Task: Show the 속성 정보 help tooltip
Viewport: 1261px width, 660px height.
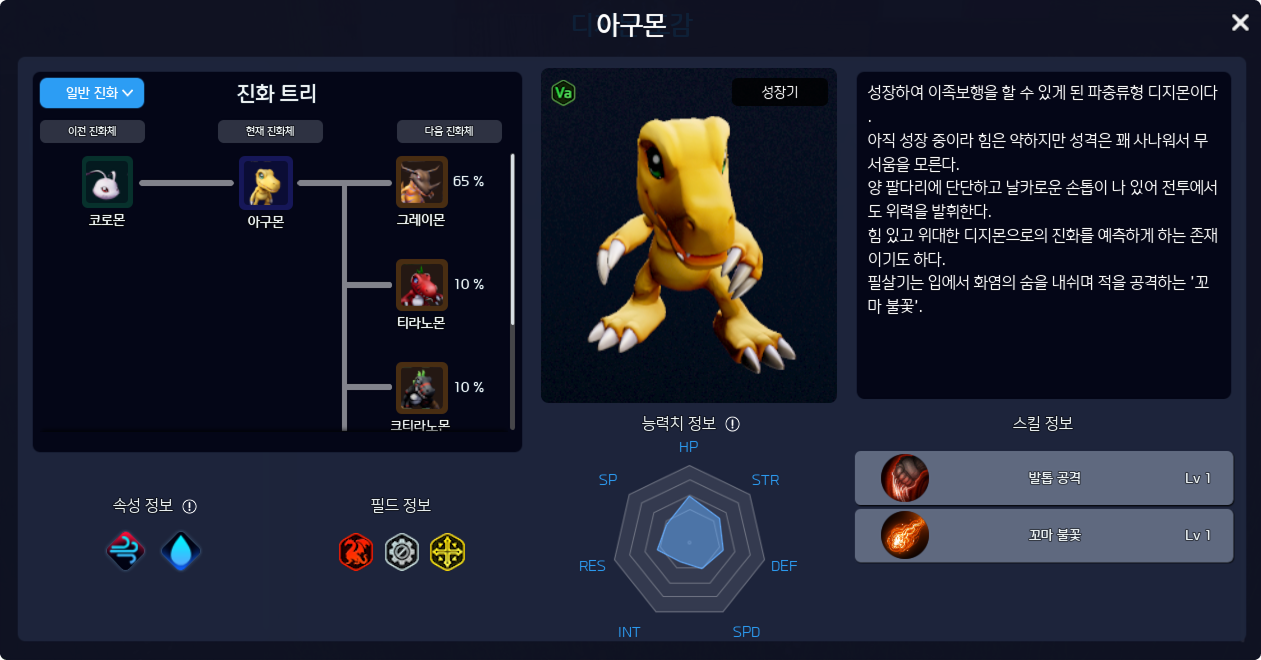Action: (190, 506)
